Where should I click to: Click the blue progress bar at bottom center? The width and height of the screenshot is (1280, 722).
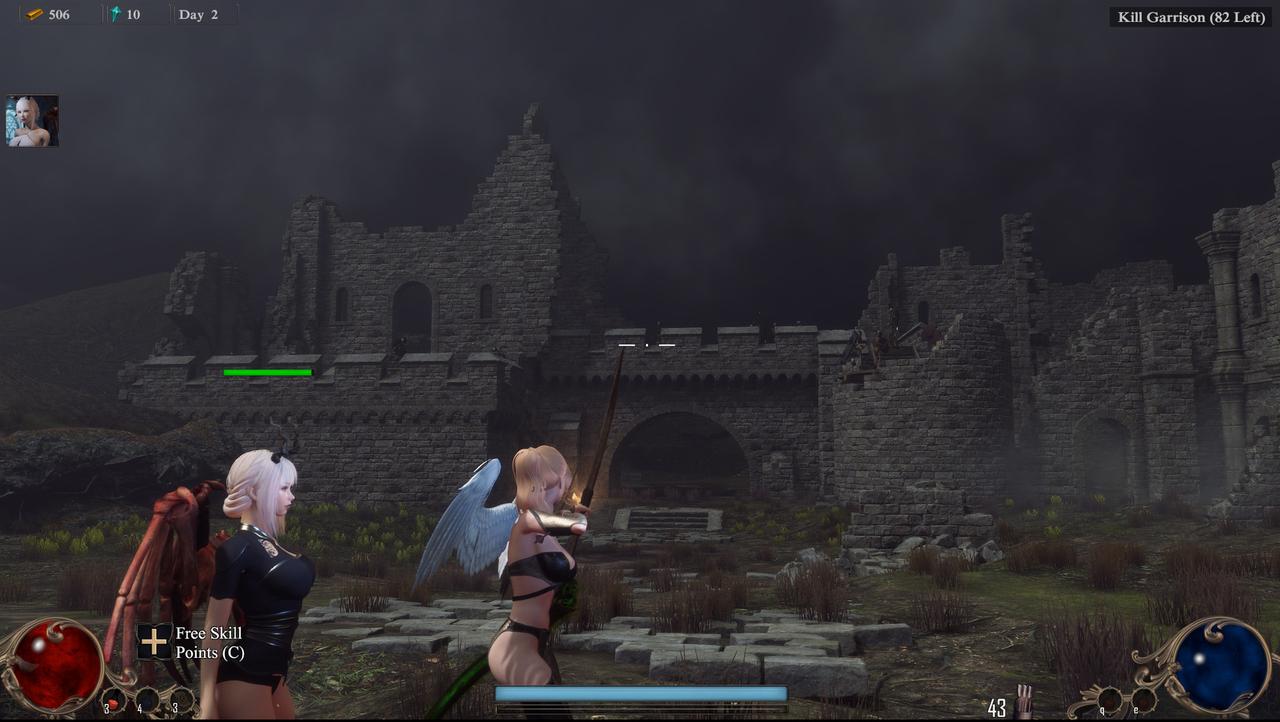coord(640,692)
